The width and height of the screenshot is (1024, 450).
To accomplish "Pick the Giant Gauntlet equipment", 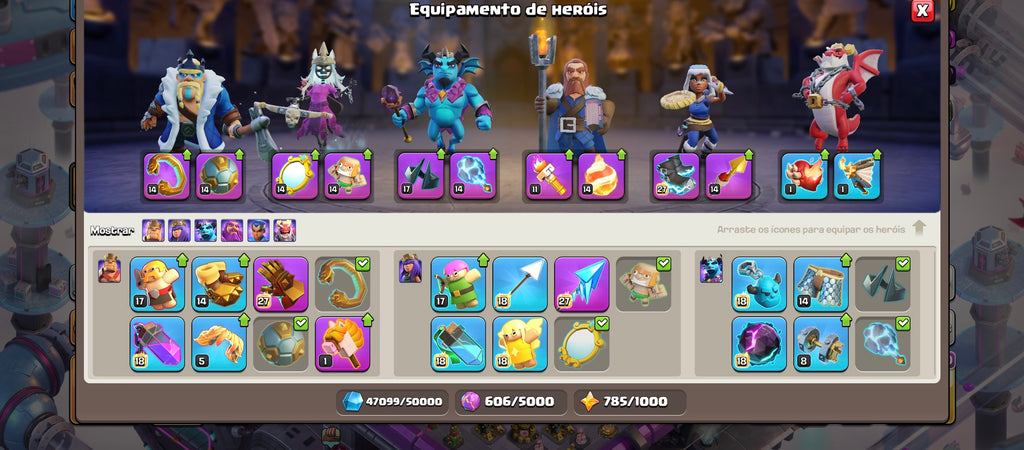I will pyautogui.click(x=281, y=284).
